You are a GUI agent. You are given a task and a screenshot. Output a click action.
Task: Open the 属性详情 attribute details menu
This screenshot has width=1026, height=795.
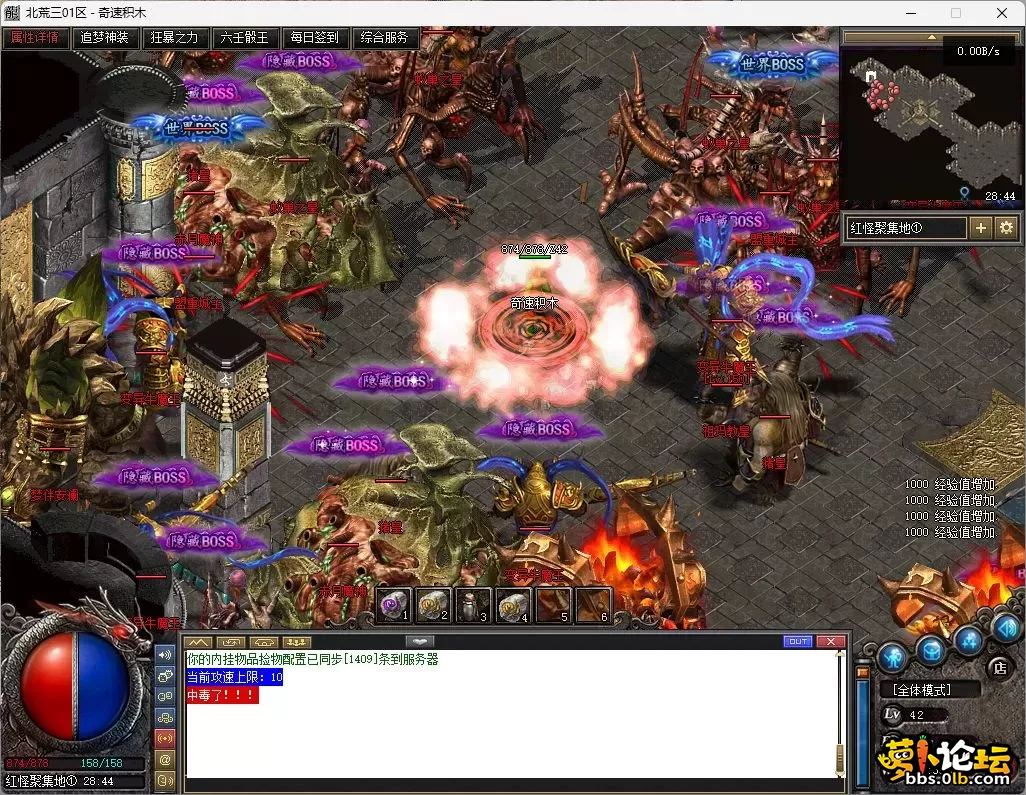[35, 38]
